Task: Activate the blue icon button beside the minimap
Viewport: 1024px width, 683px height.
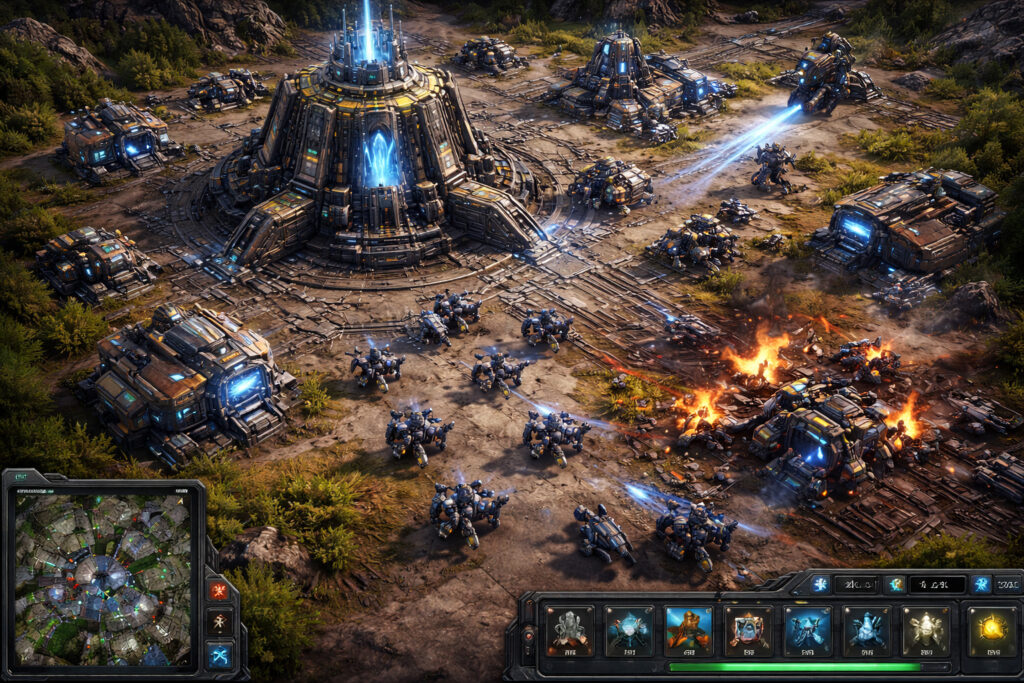Action: coord(219,655)
